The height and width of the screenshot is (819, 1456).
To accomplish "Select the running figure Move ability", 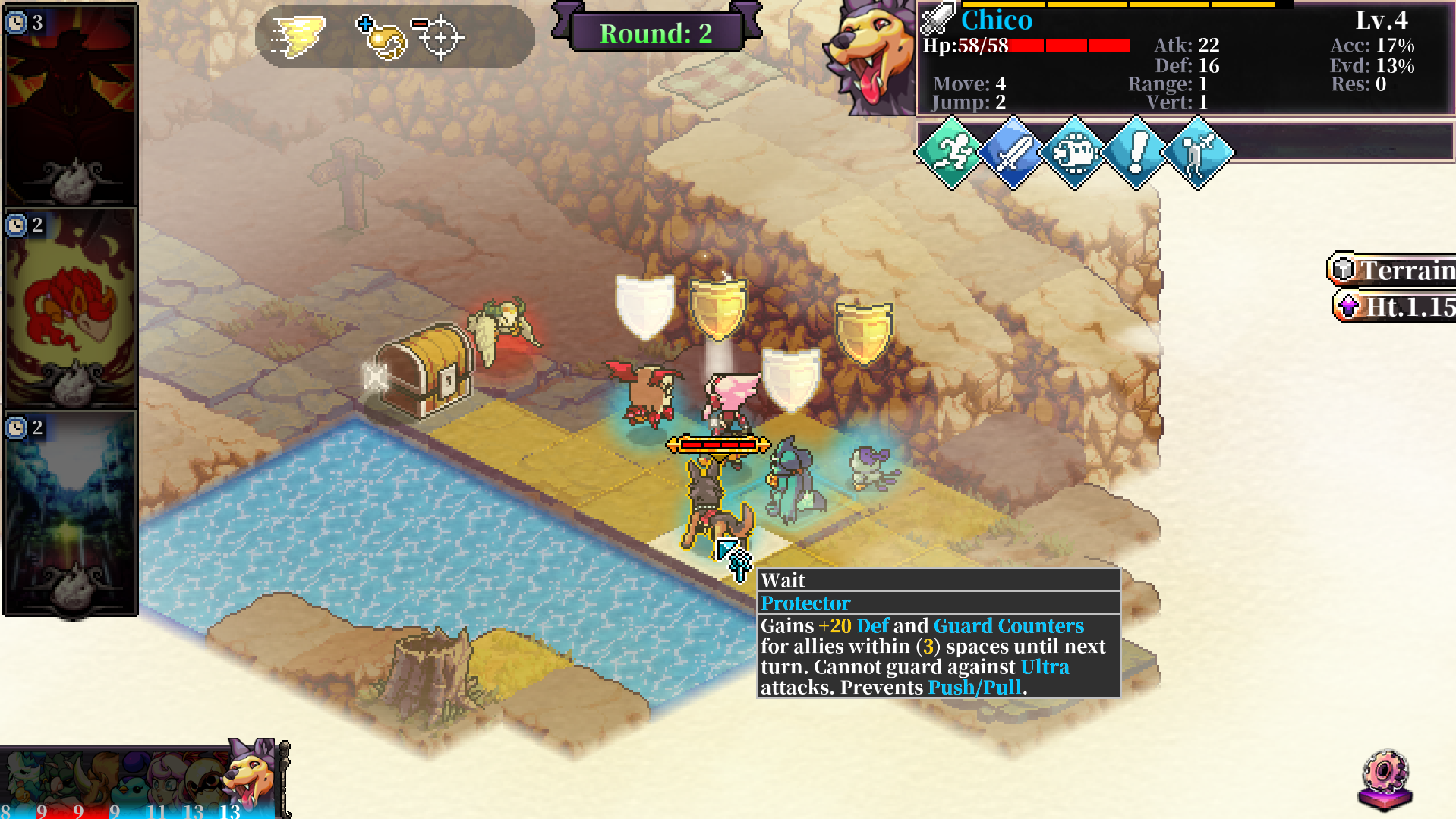I will [951, 153].
